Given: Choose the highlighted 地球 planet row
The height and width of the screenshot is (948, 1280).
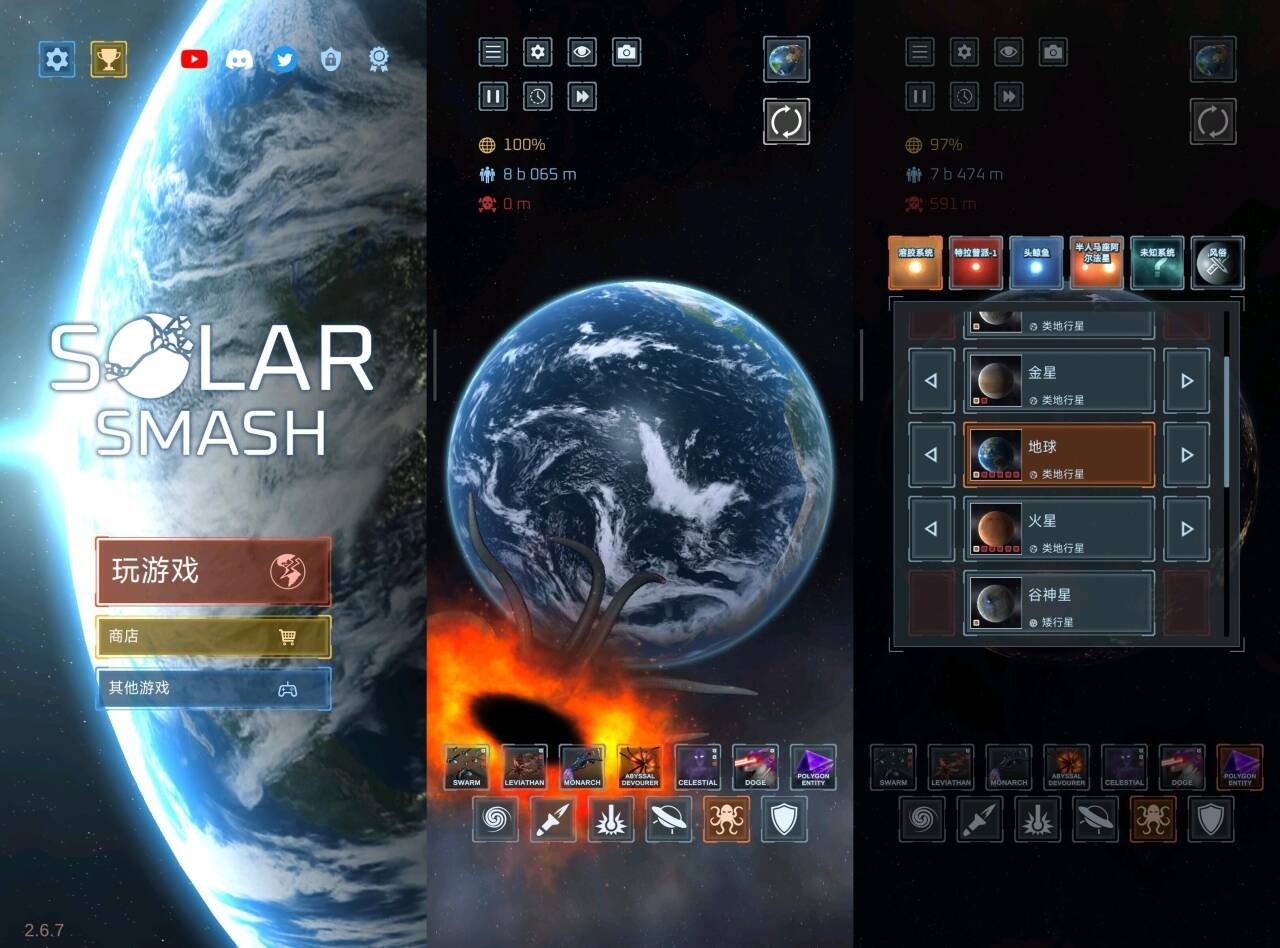Looking at the screenshot, I should point(1059,455).
